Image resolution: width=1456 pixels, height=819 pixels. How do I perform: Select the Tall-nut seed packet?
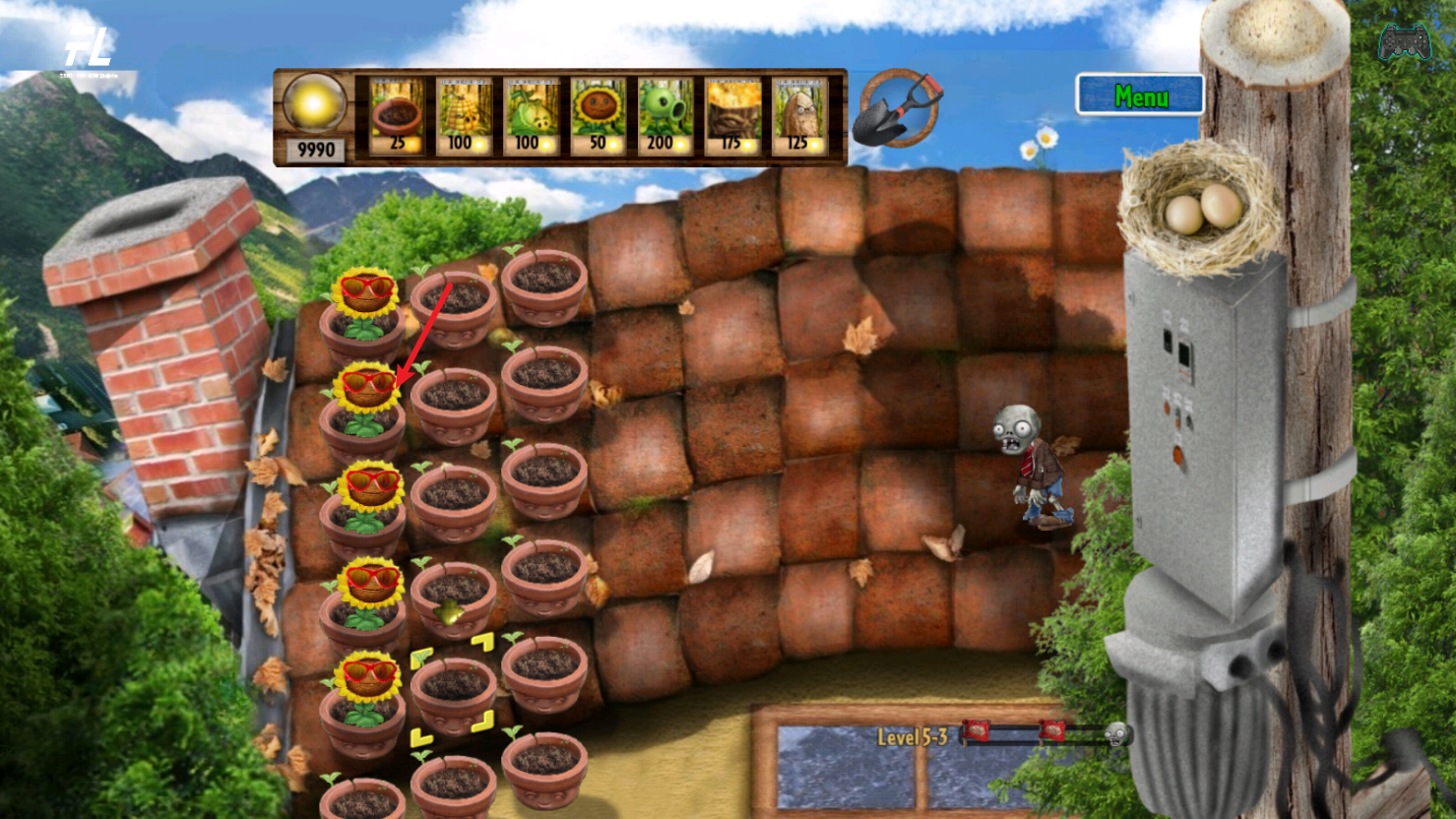[798, 117]
